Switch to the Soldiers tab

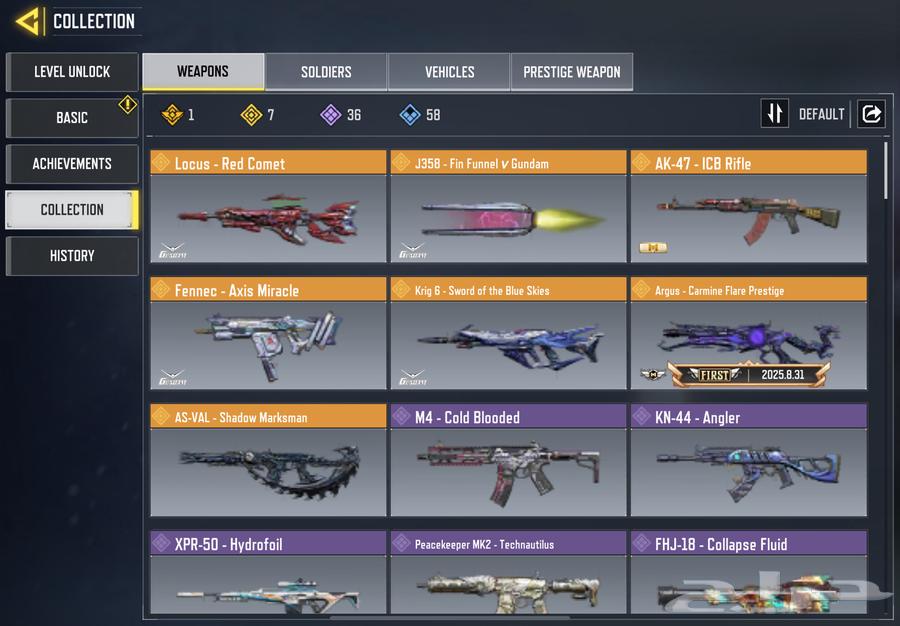326,72
